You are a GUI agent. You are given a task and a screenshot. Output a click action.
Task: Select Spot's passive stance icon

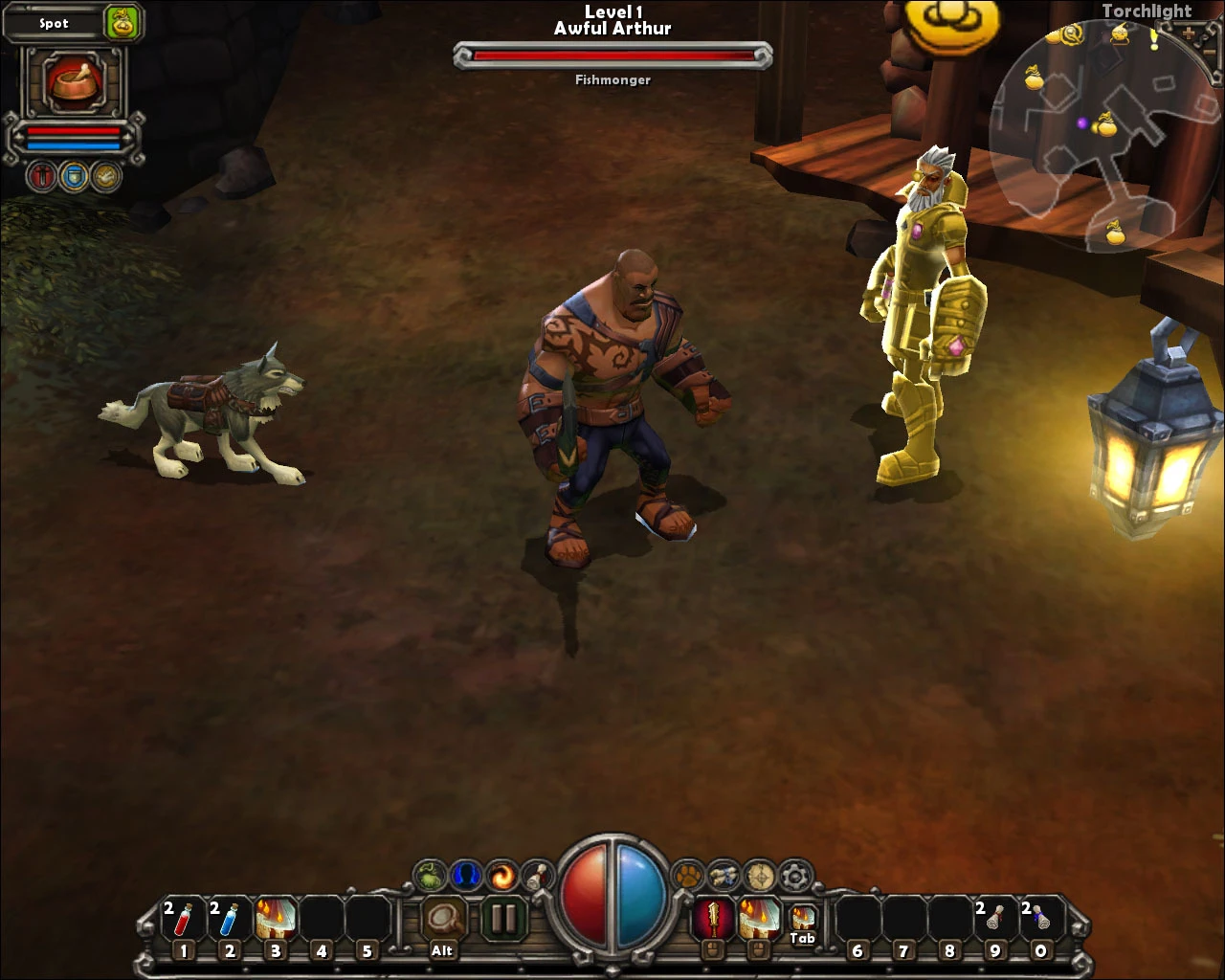tap(107, 176)
